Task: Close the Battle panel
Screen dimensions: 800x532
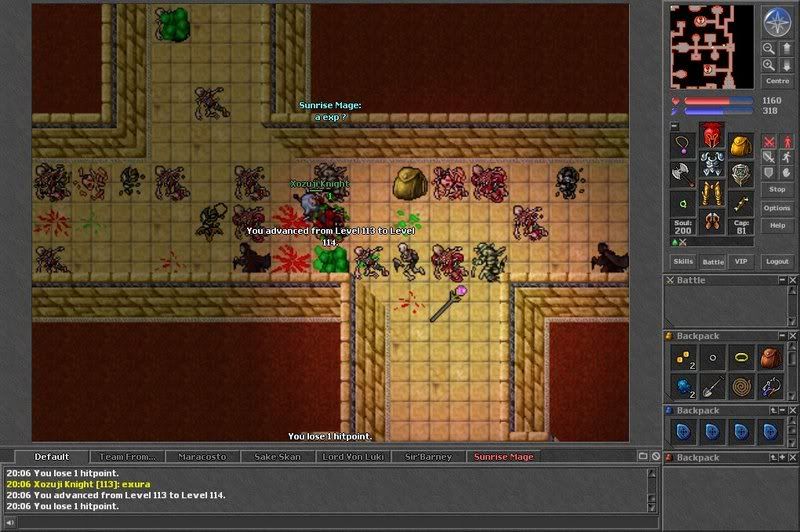Action: 792,281
